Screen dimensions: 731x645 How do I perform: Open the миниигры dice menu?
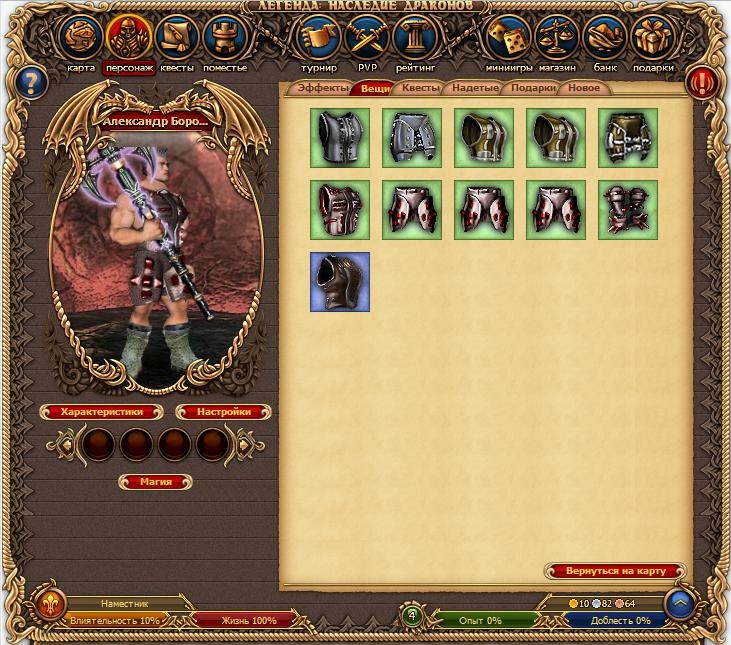[x=509, y=39]
